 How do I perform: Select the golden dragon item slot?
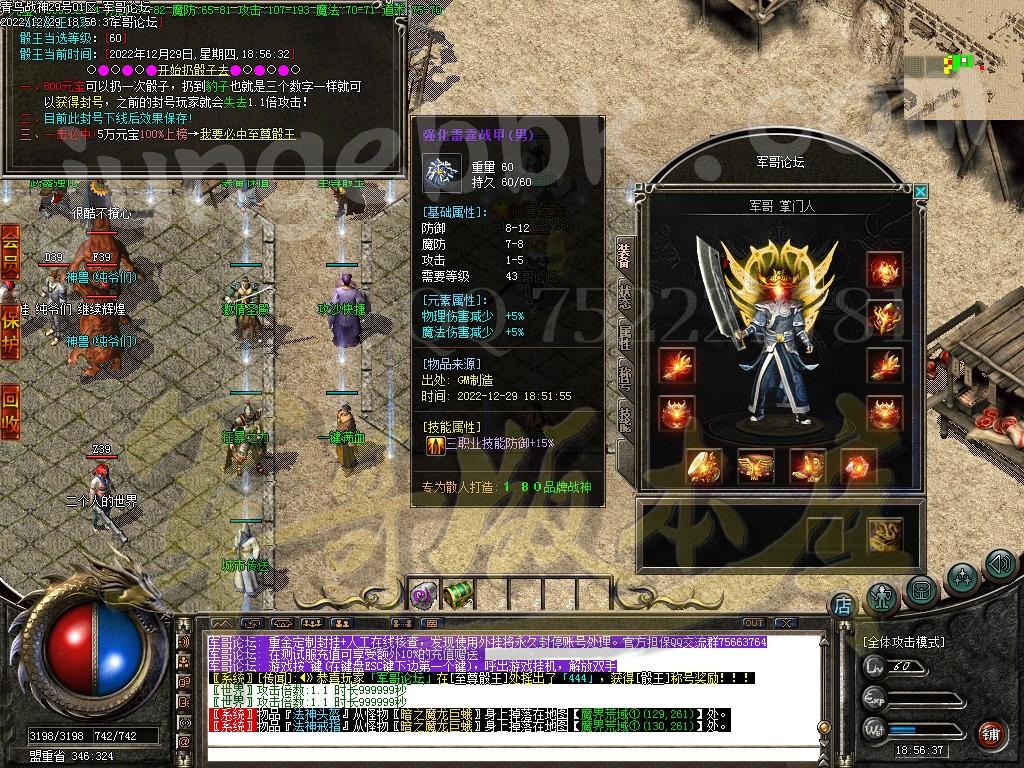(x=884, y=534)
